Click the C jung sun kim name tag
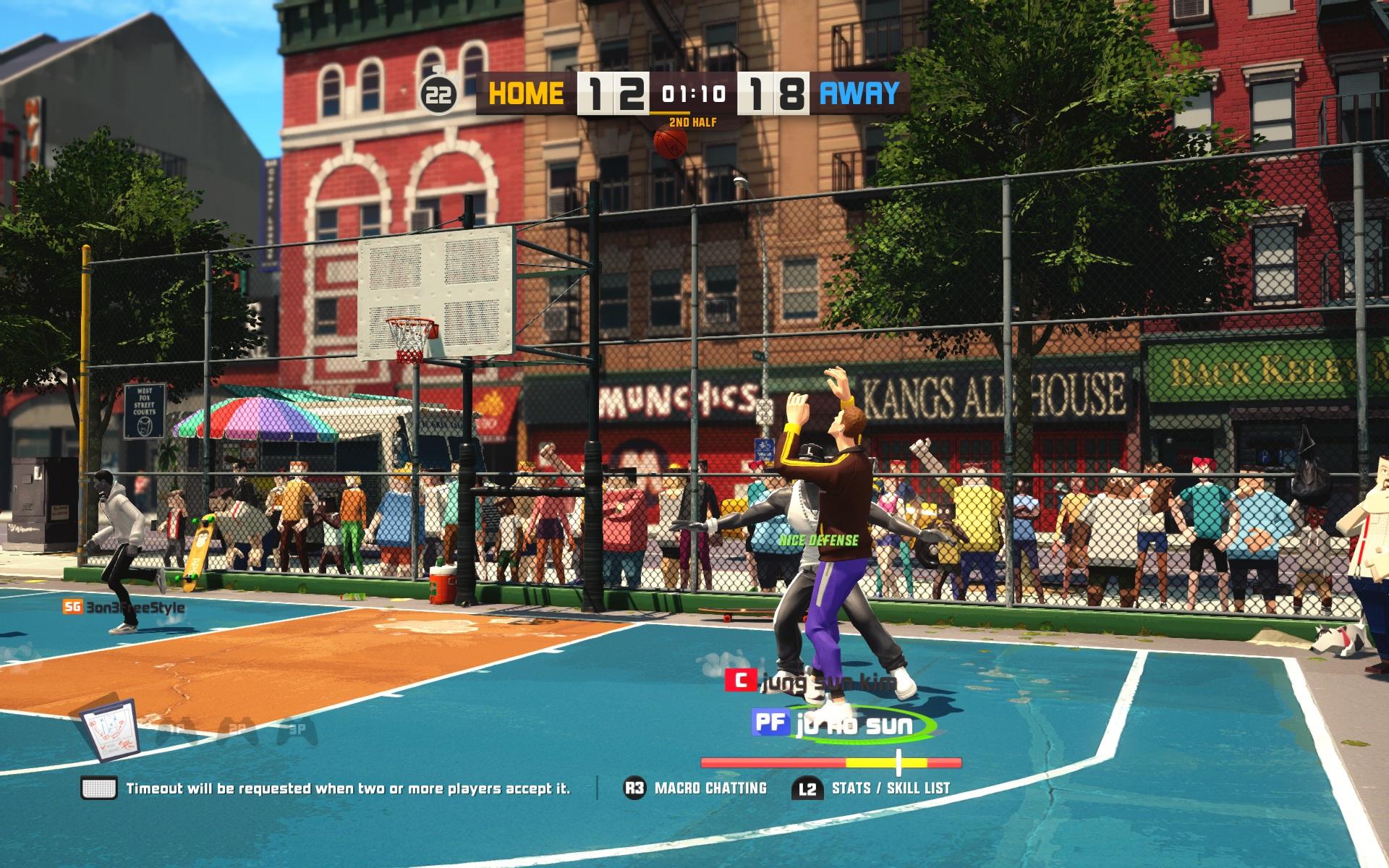The height and width of the screenshot is (868, 1389). [x=810, y=681]
